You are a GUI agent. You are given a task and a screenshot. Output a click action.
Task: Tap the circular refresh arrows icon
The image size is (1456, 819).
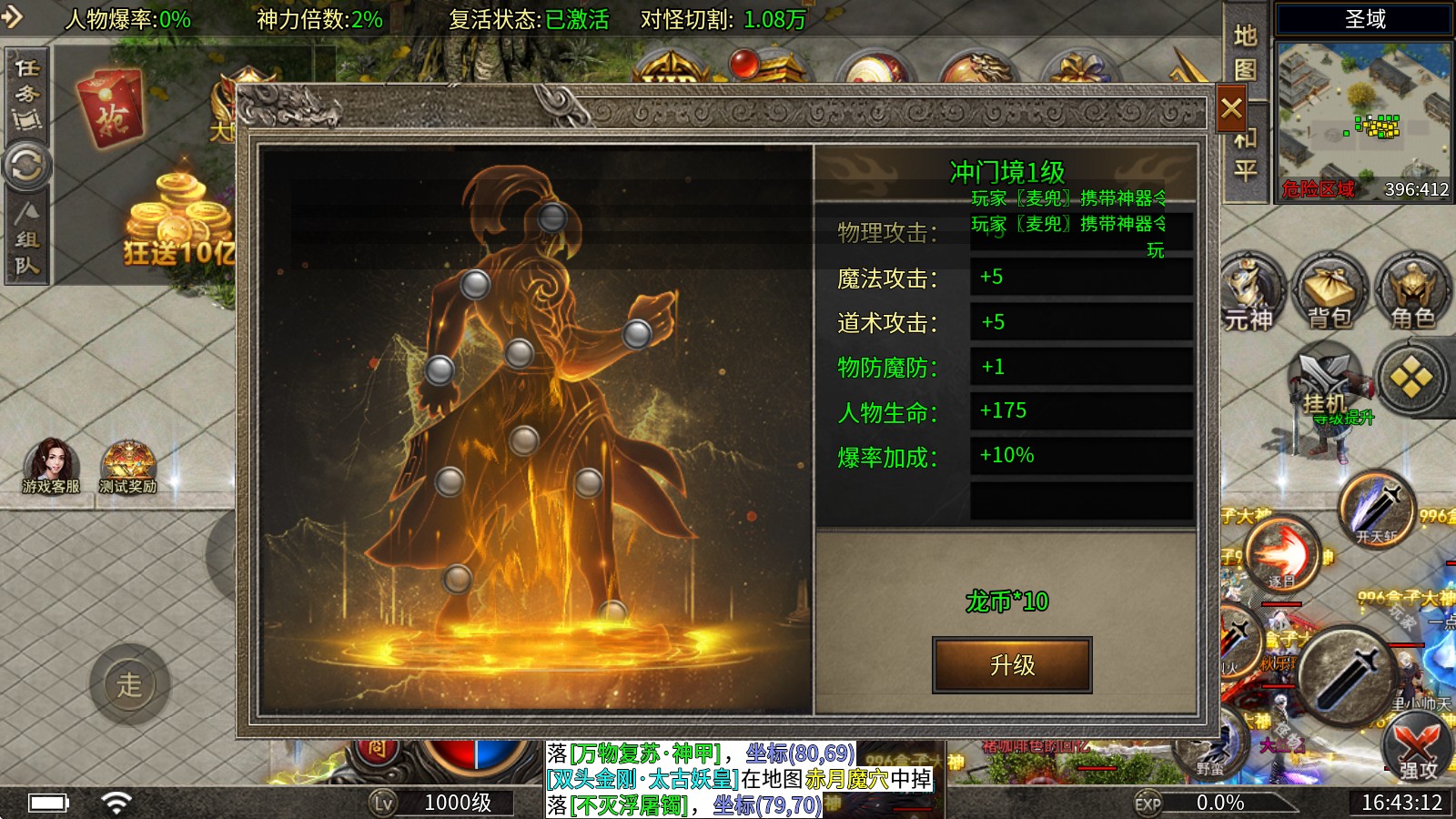[27, 167]
